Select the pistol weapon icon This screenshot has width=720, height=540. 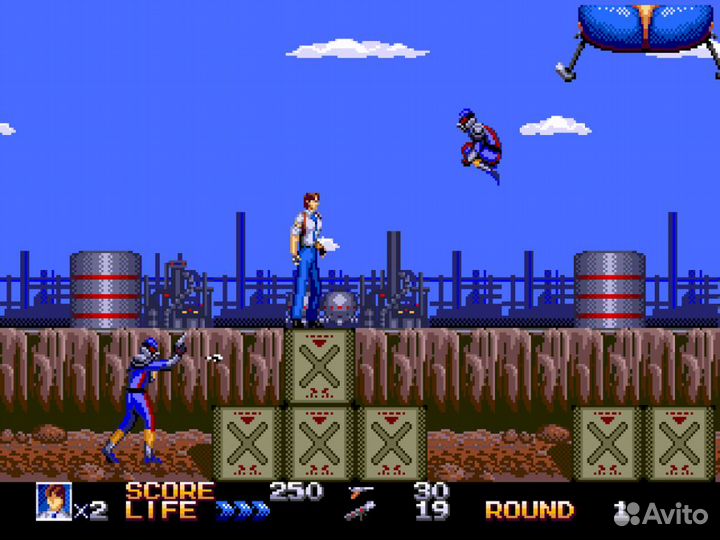click(x=360, y=491)
